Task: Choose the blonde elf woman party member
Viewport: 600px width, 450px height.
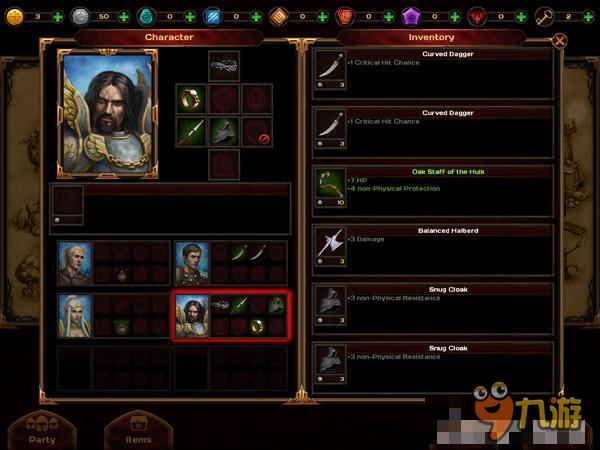Action: coord(74,315)
